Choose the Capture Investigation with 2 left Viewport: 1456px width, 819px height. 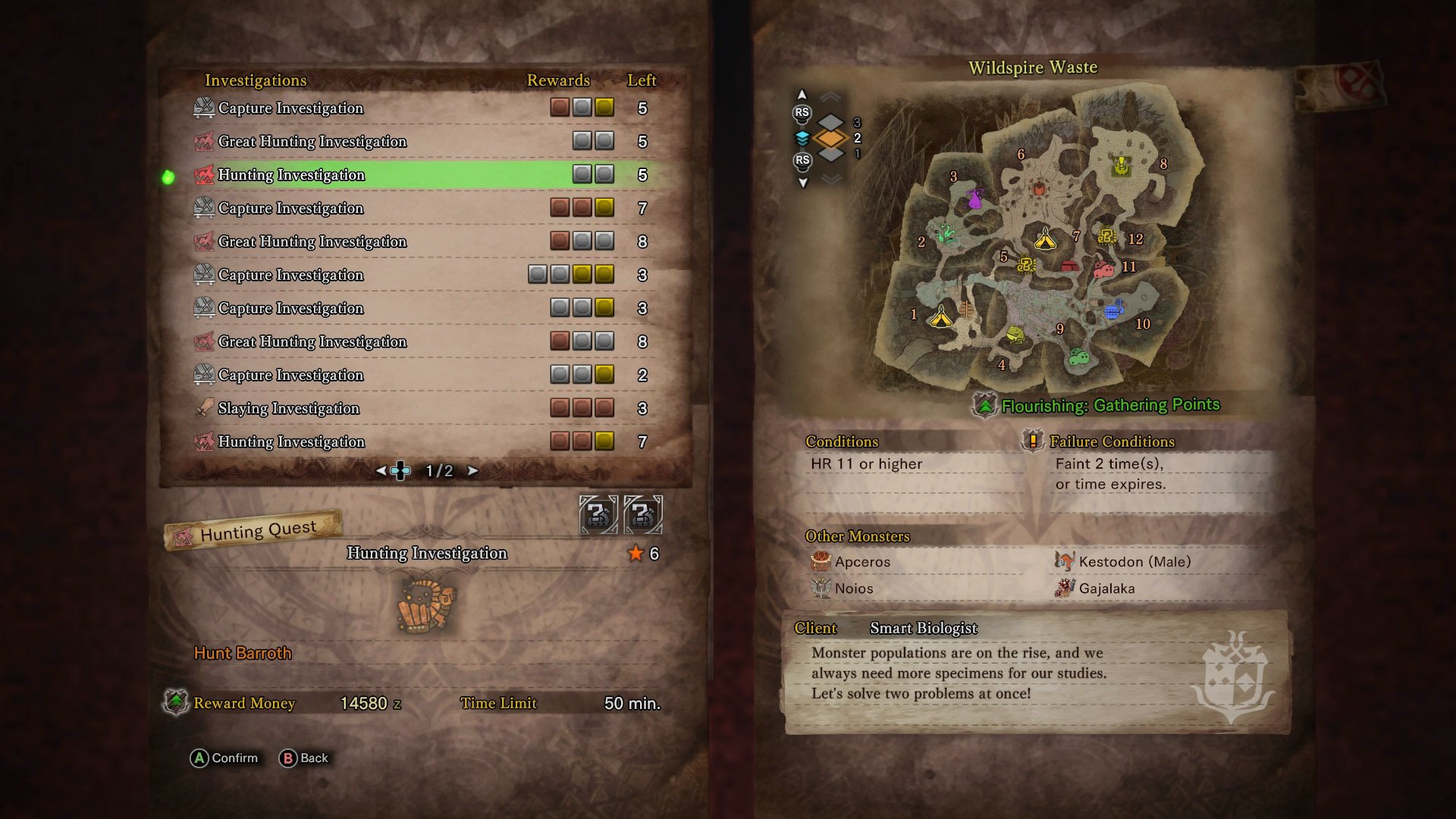290,375
